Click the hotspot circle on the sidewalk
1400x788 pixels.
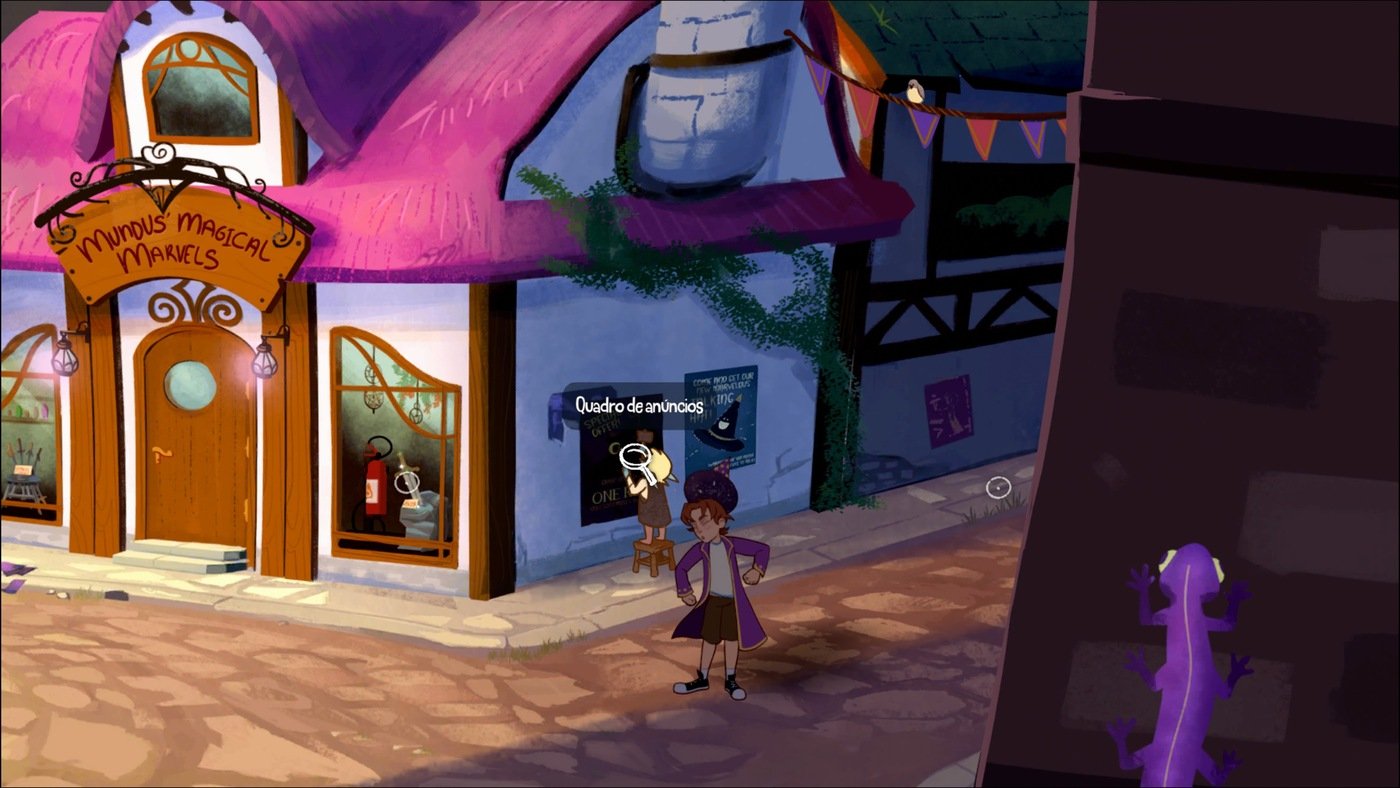998,488
